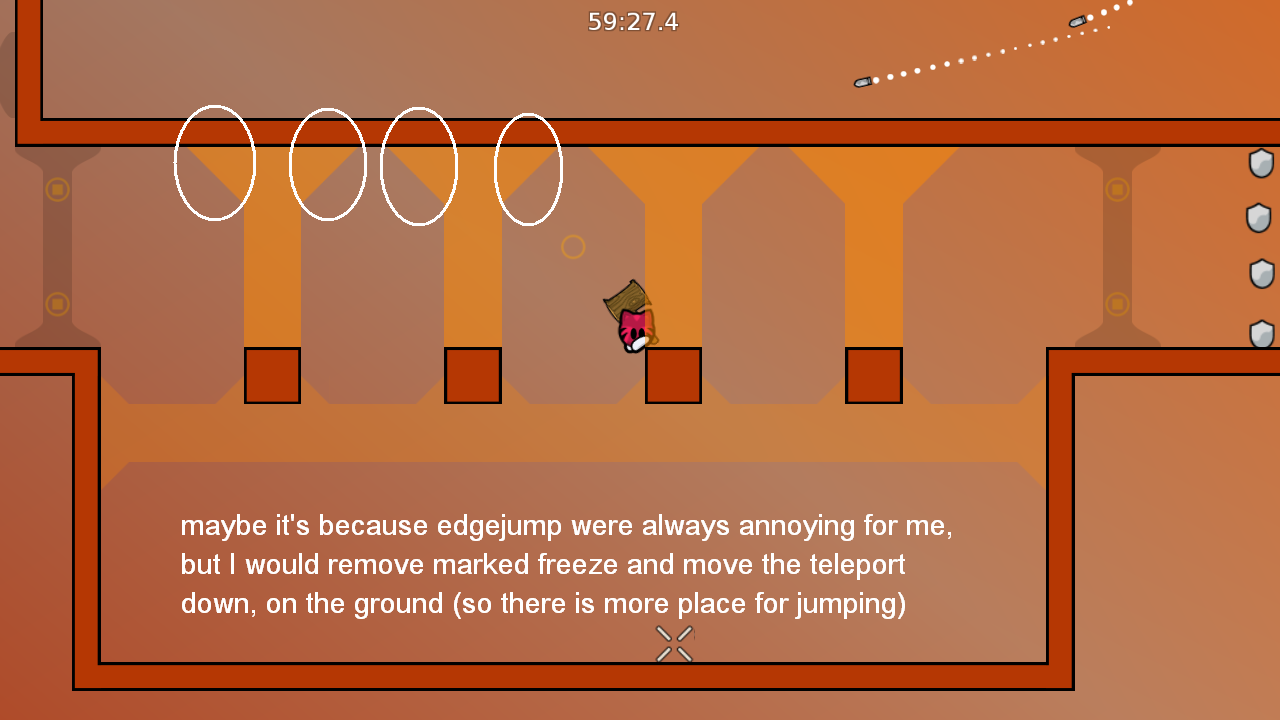1280x720 pixels.
Task: Click the topmost armor shield pickup
Action: coord(1262,163)
